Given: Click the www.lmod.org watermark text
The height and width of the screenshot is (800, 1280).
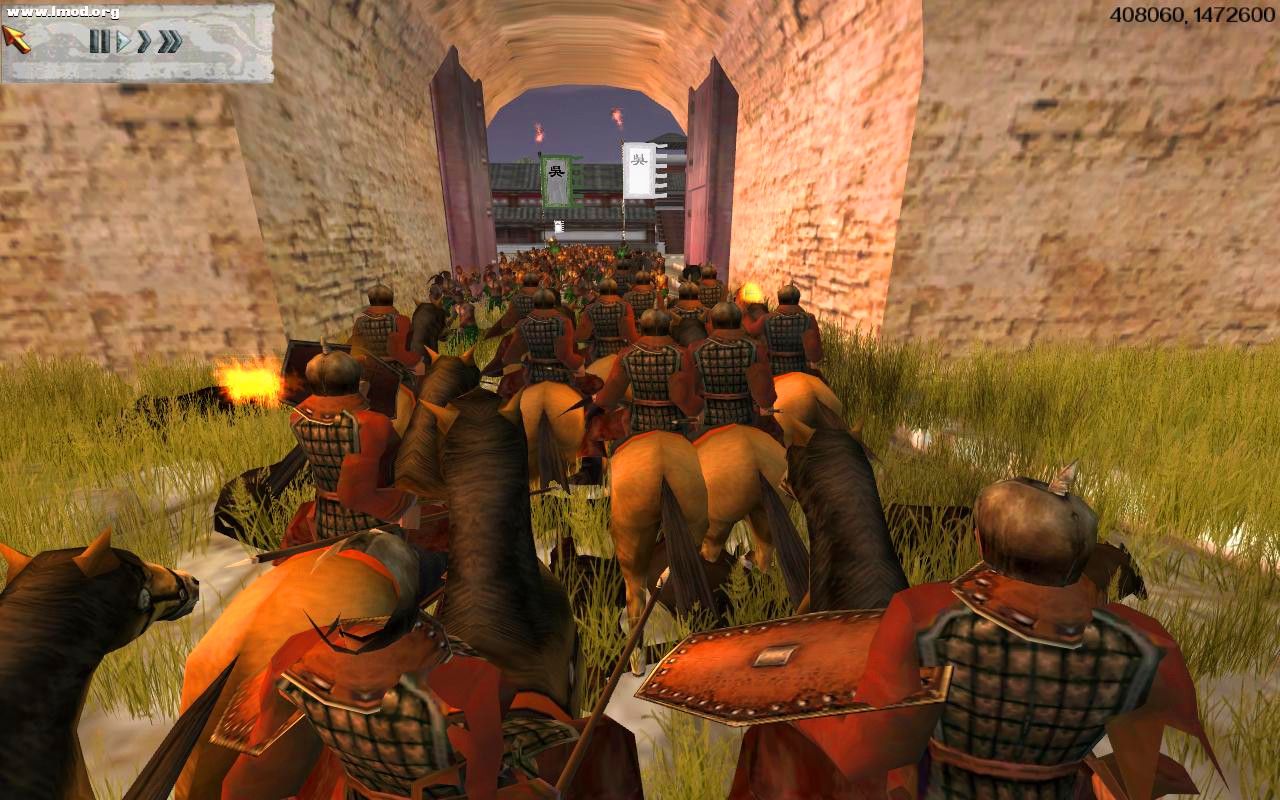Looking at the screenshot, I should tap(62, 12).
